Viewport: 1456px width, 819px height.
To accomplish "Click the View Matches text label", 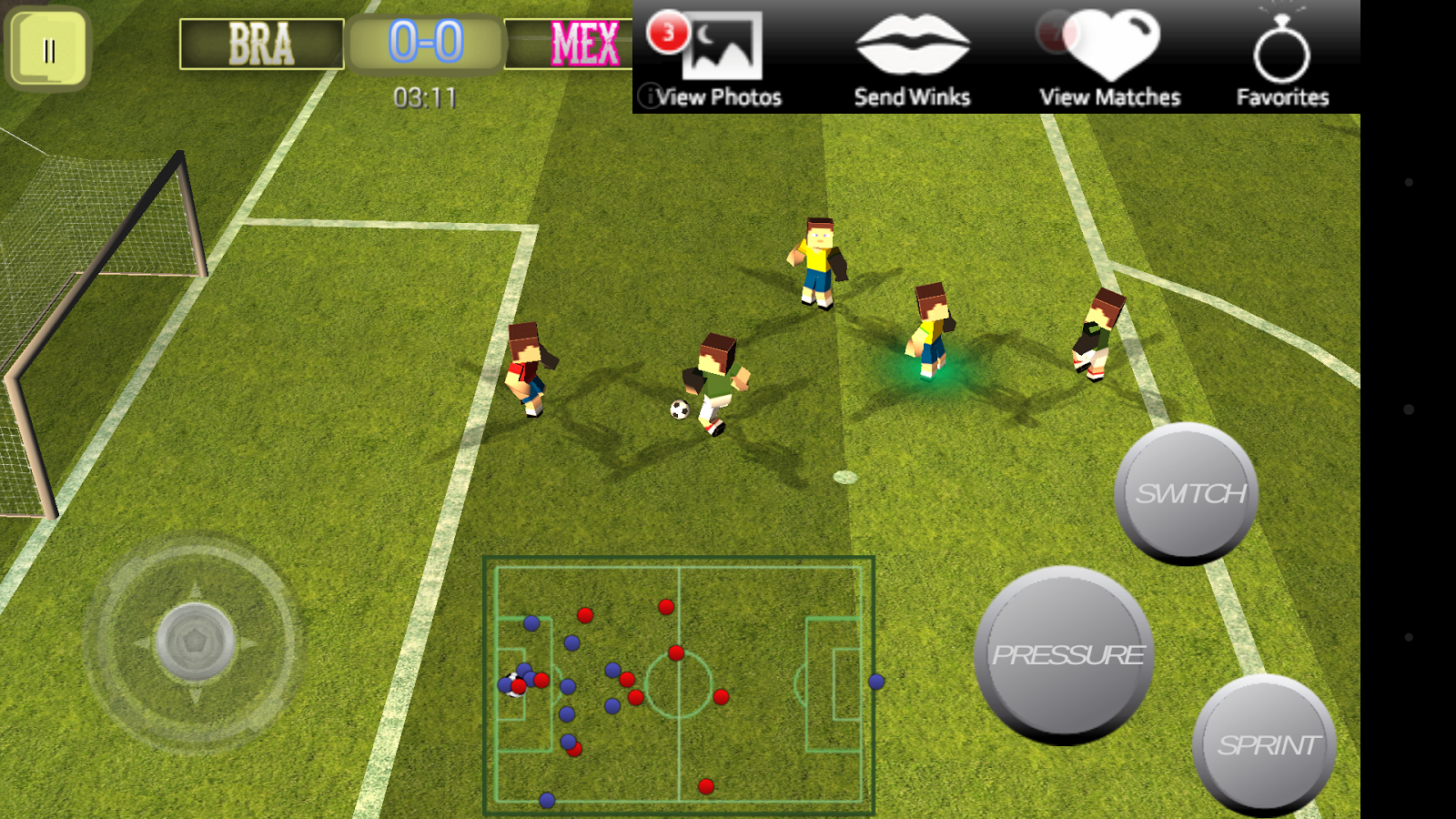I will coord(1112,96).
